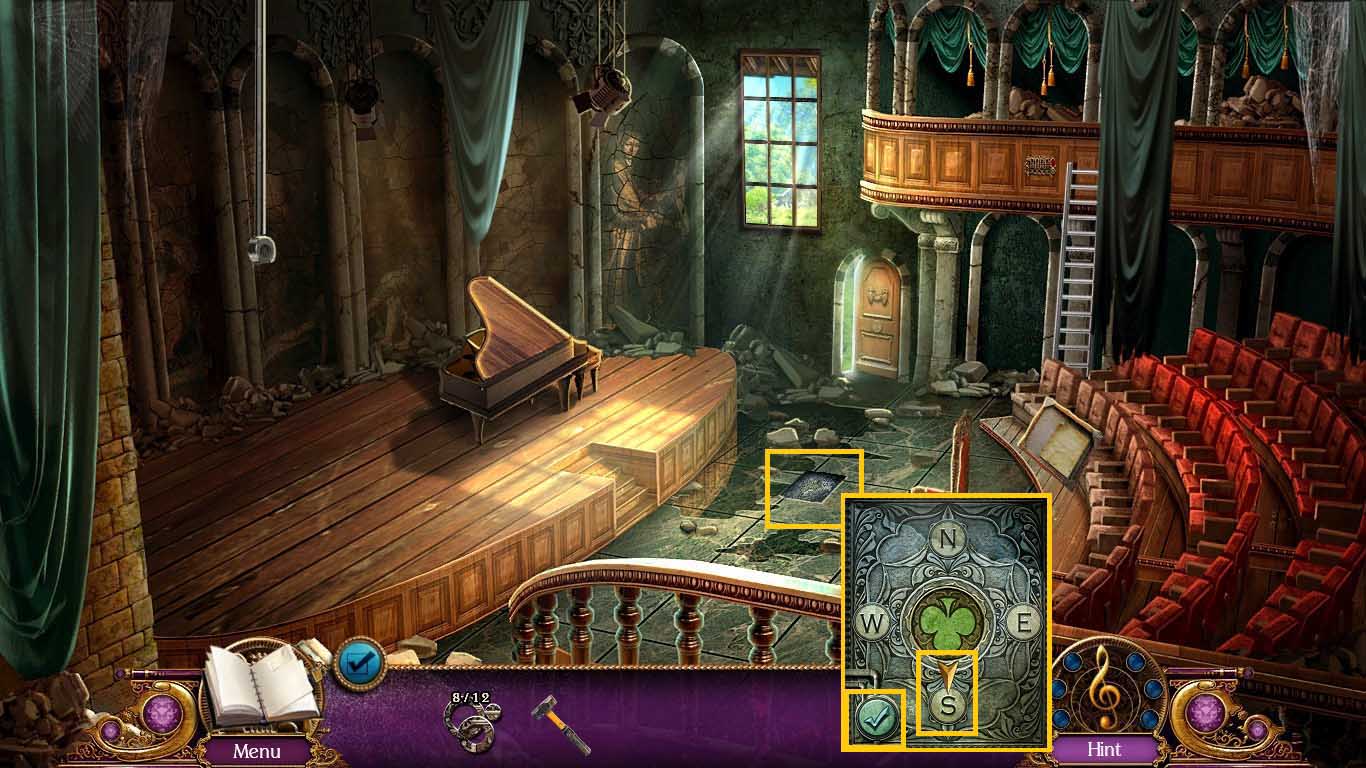Viewport: 1366px width, 768px height.
Task: Click the N compass button
Action: [x=946, y=539]
